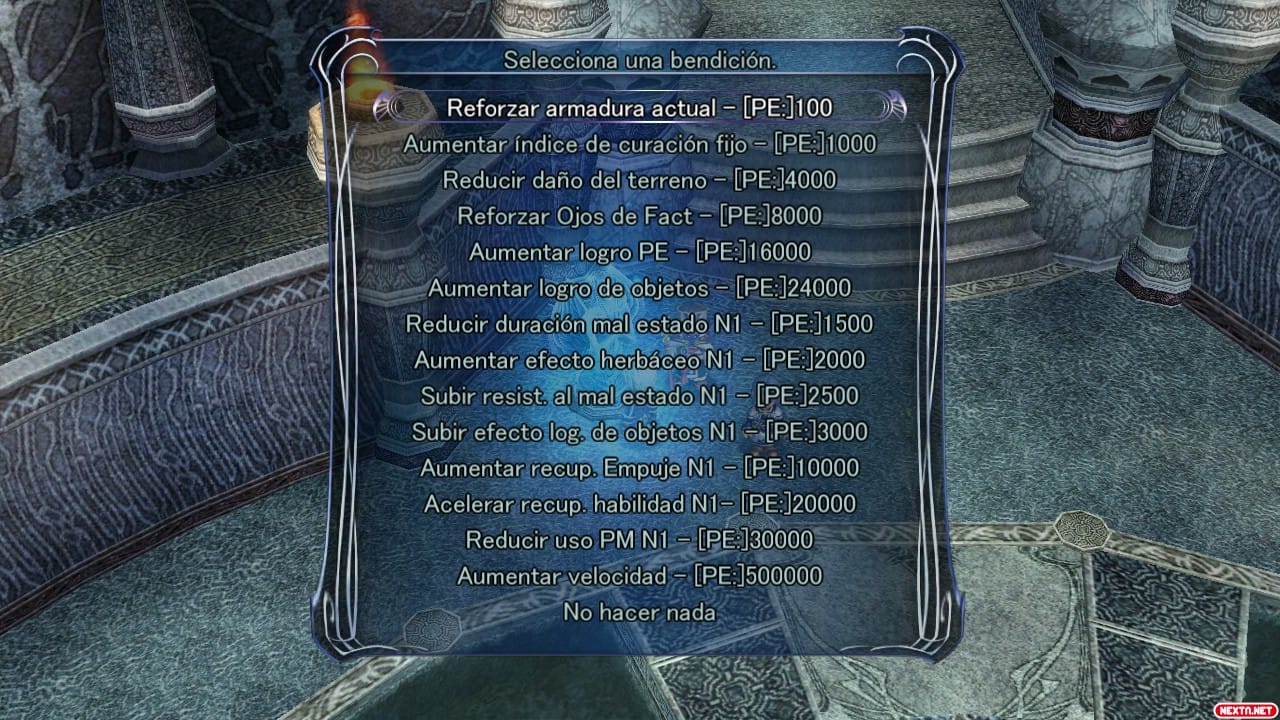Select the "Aumentar velocidad" blessing

(640, 576)
